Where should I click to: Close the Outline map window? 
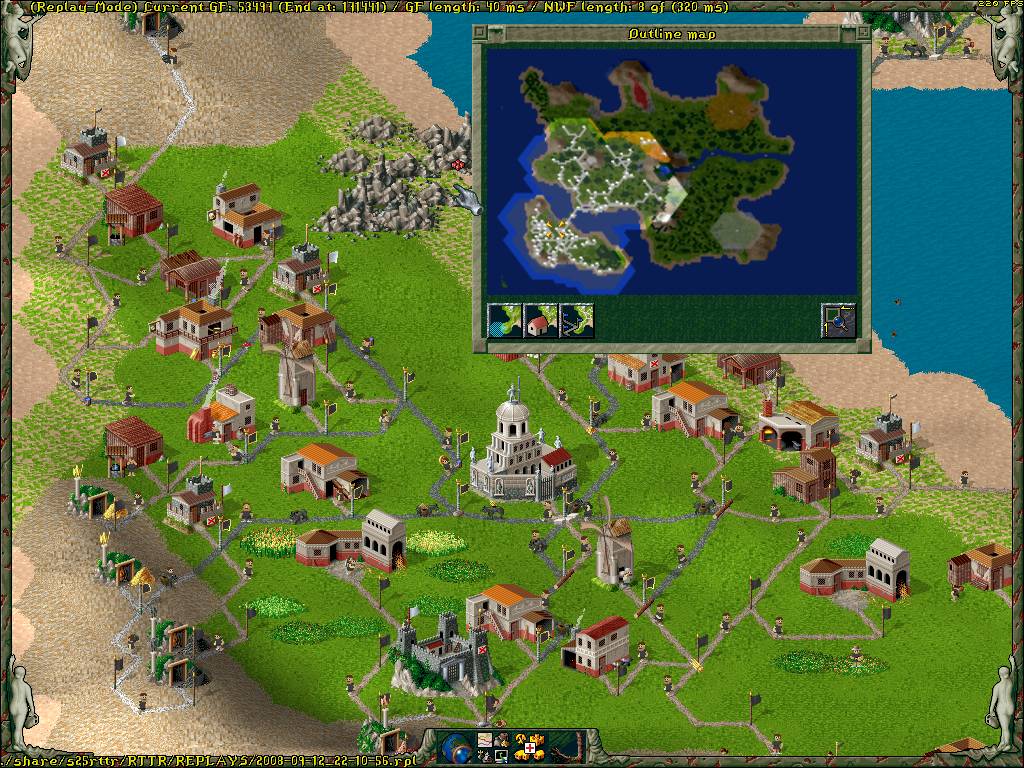coord(482,34)
